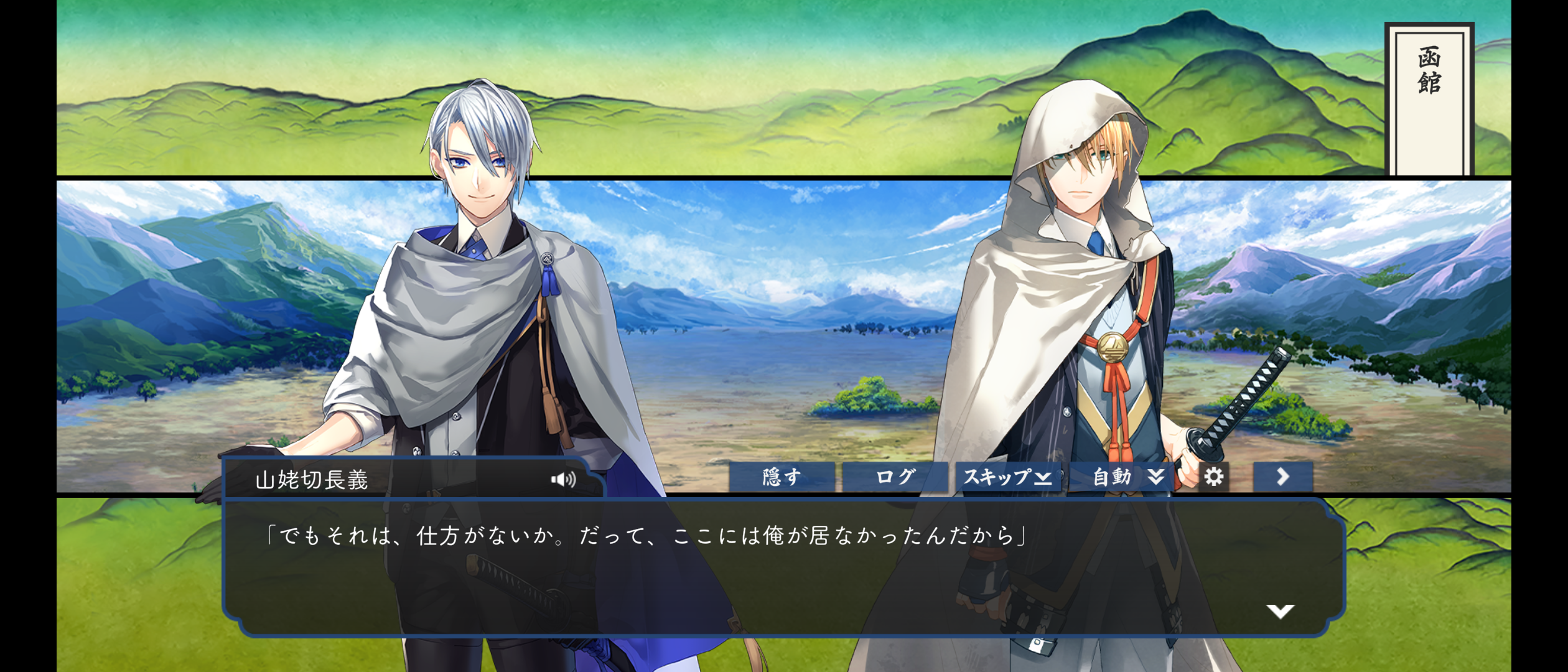
Task: Replay voice line with speaker icon
Action: tap(563, 479)
